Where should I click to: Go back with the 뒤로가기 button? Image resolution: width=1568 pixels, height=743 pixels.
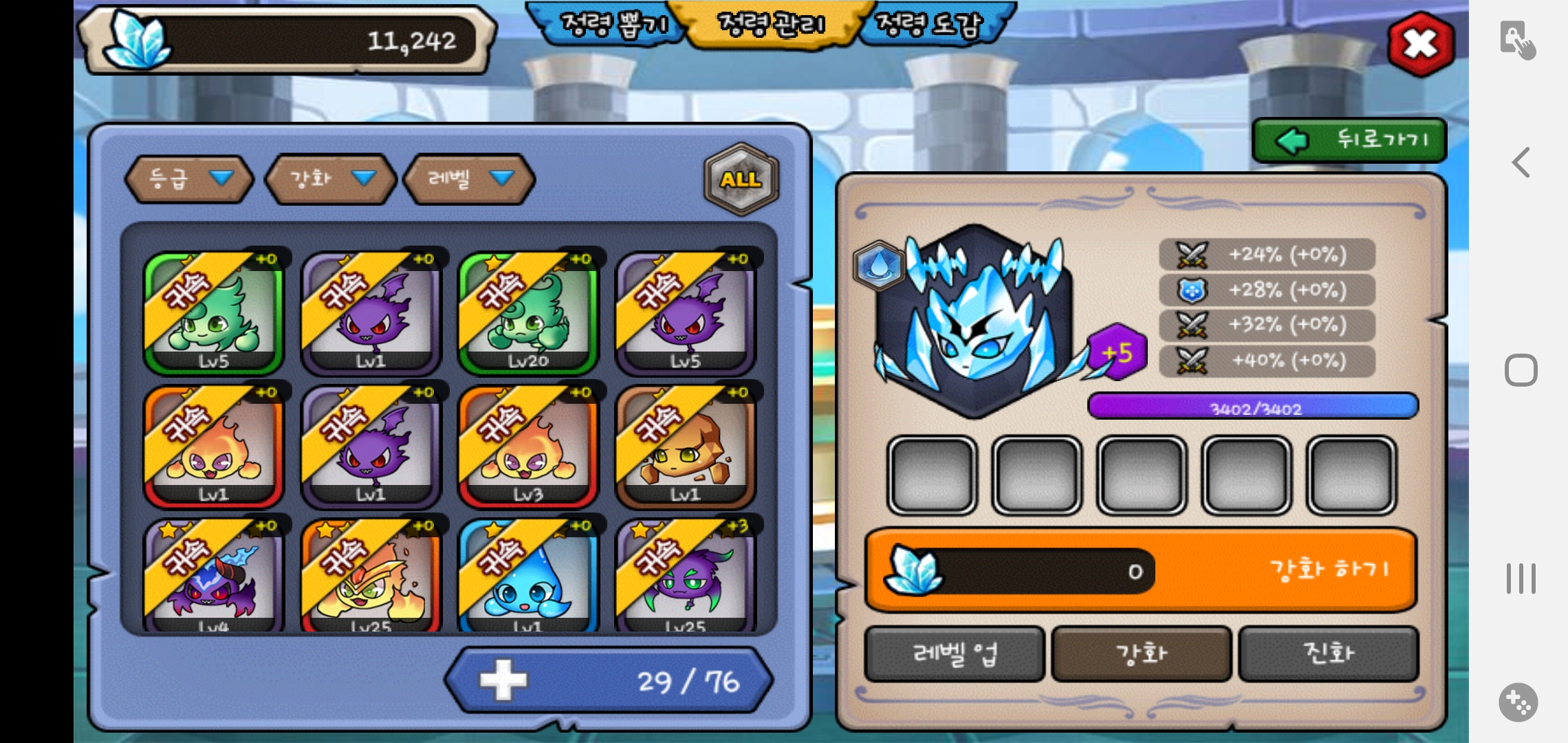click(x=1349, y=140)
